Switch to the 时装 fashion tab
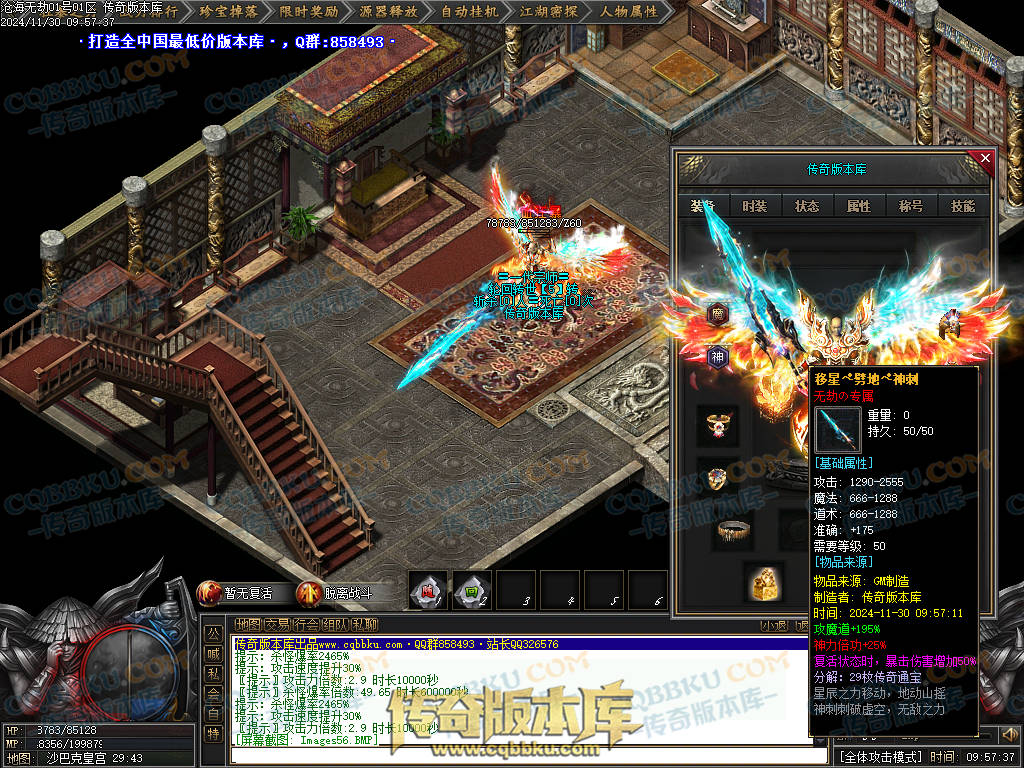 pyautogui.click(x=755, y=206)
